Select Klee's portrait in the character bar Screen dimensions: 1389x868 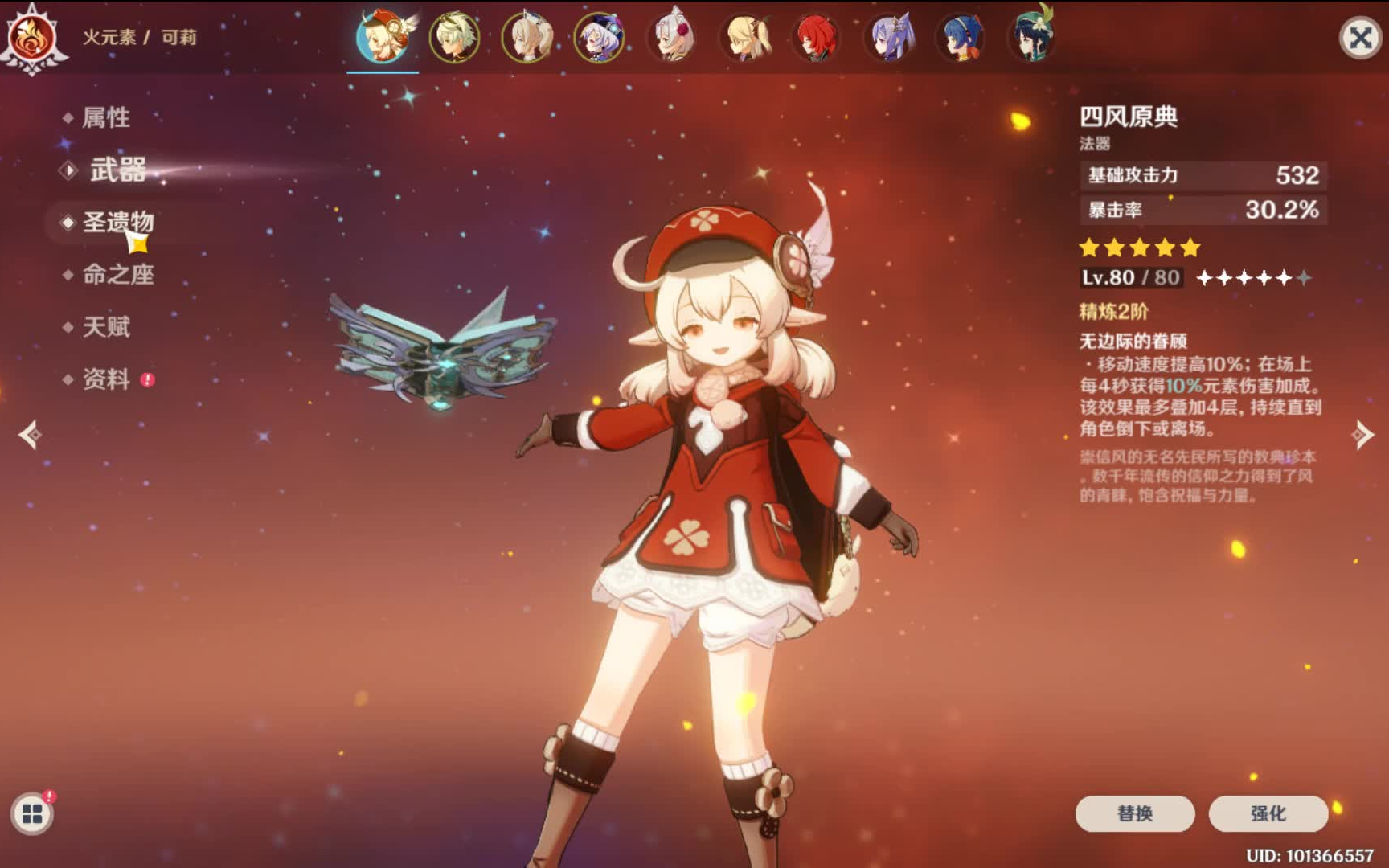pyautogui.click(x=383, y=37)
